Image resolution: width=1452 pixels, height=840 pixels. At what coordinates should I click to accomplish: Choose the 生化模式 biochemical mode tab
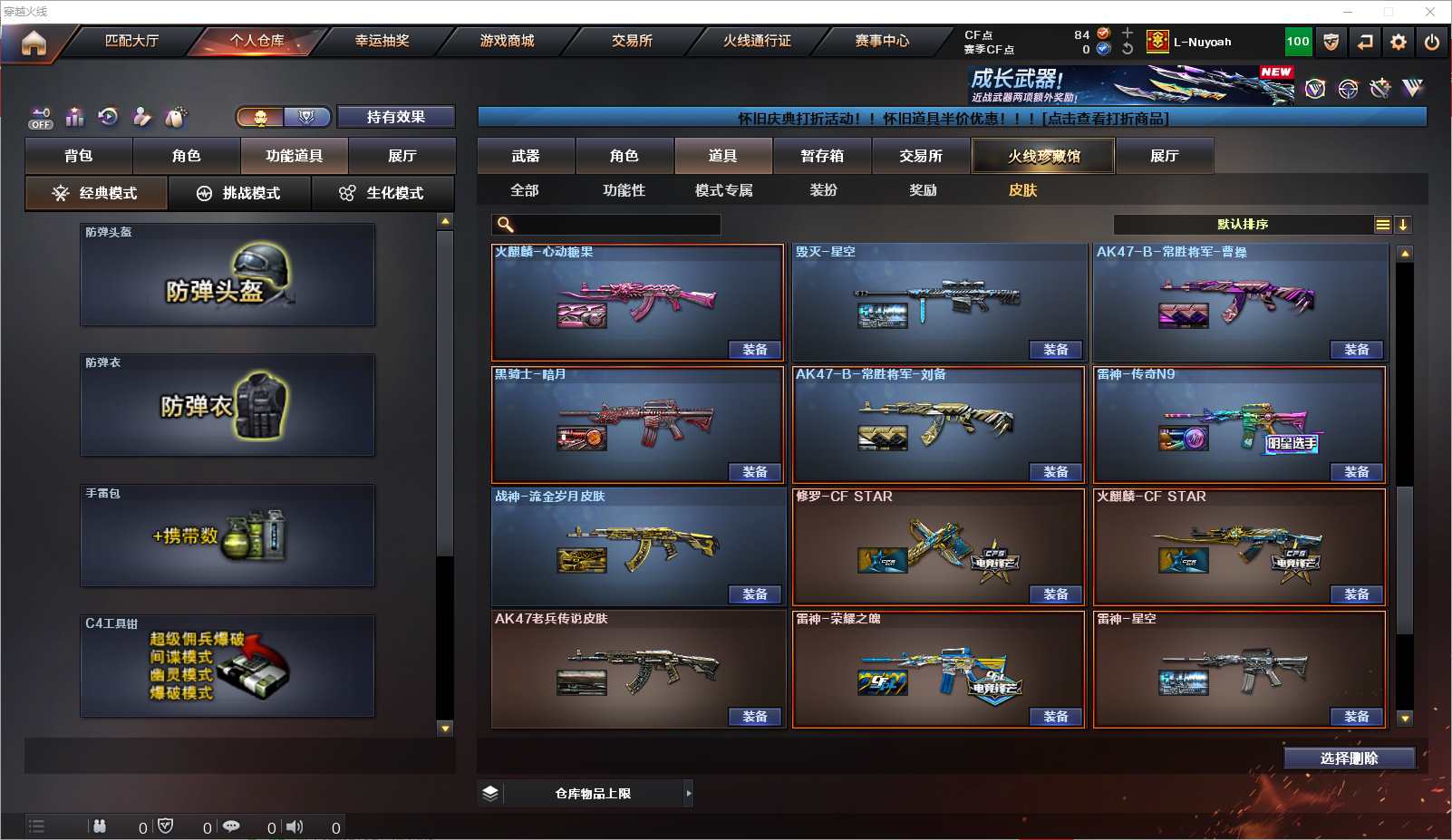(x=382, y=193)
